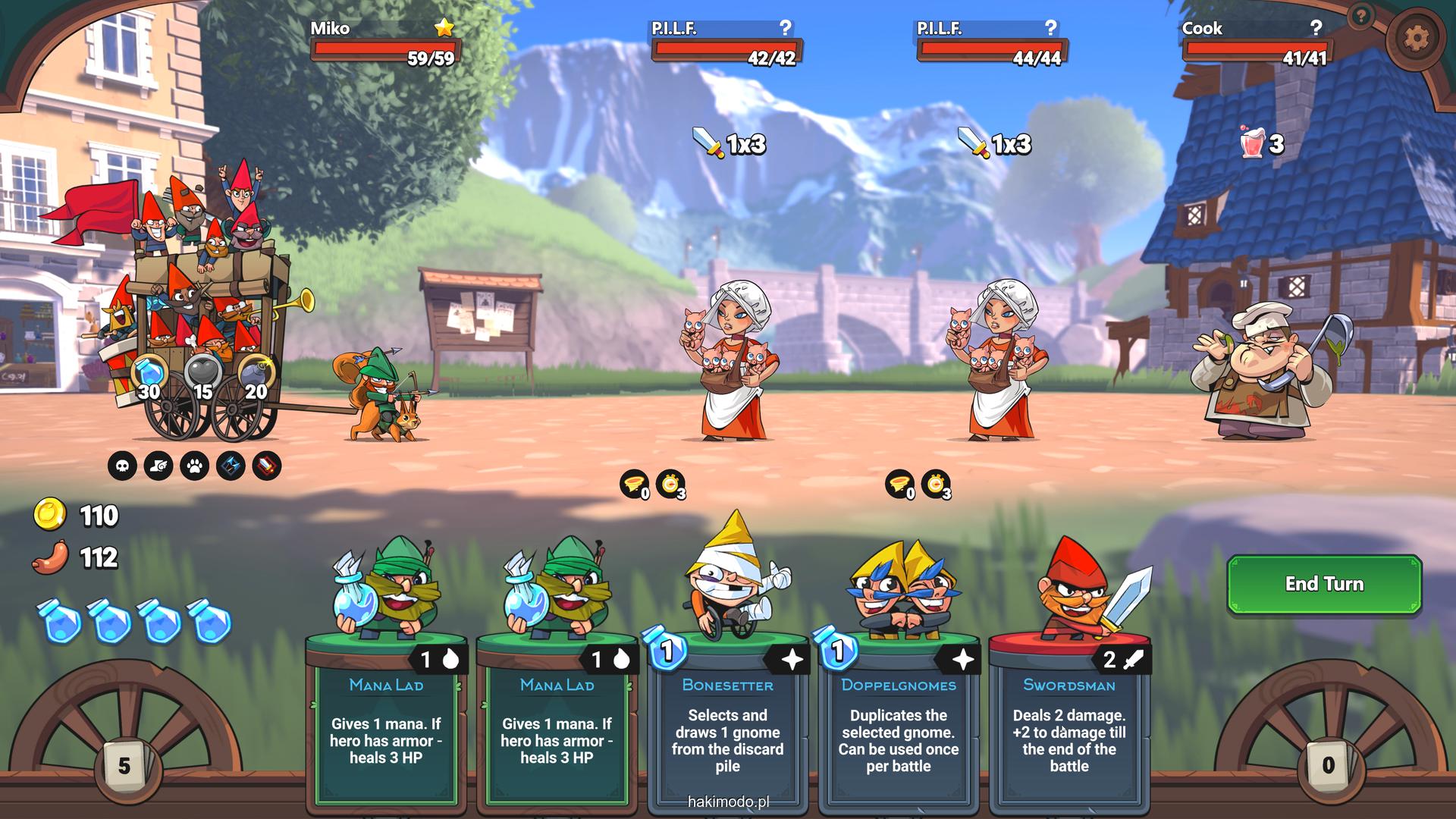End the current turn
Viewport: 1456px width, 819px height.
[1324, 584]
